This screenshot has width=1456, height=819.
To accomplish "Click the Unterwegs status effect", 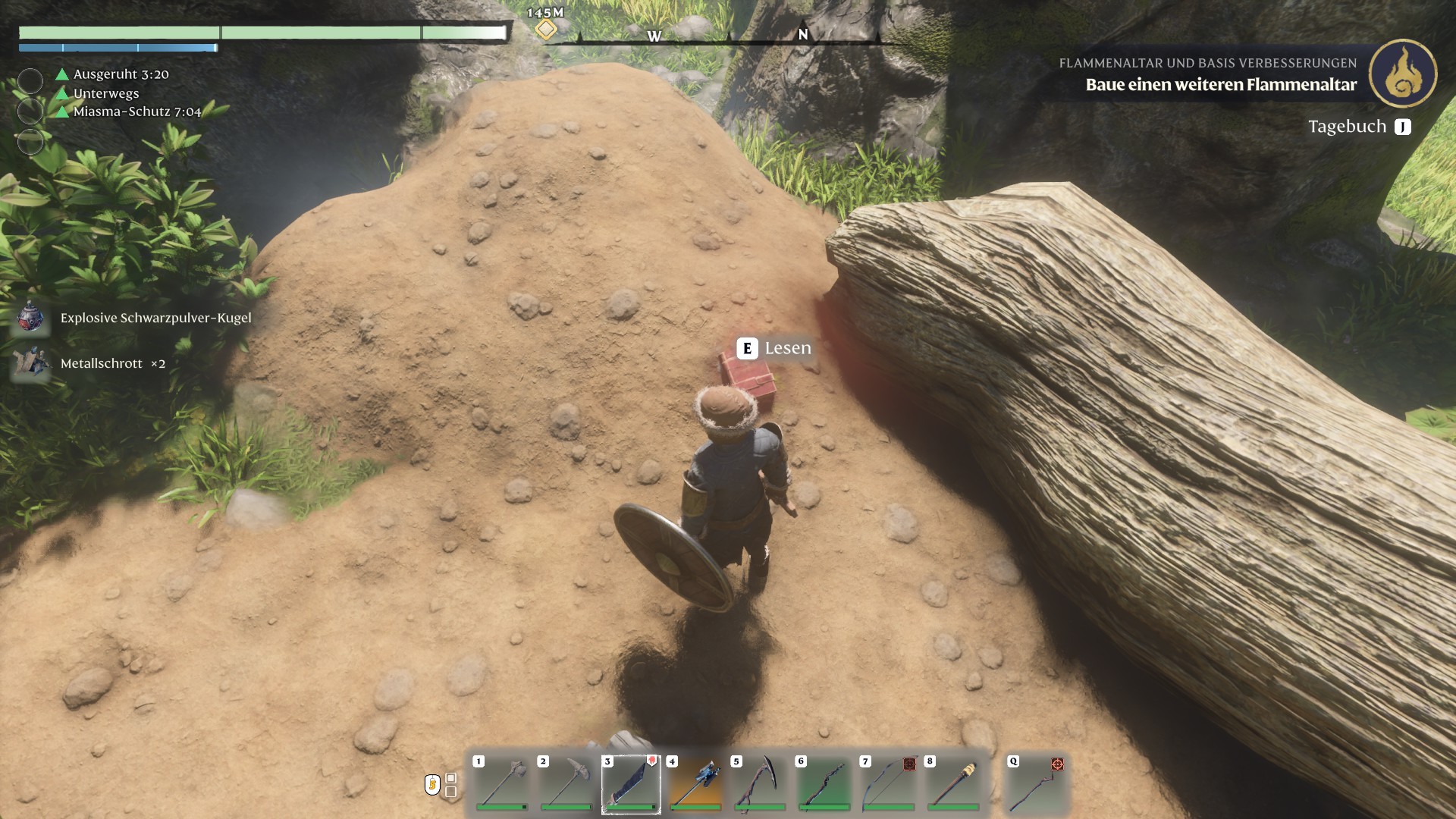I will (105, 93).
